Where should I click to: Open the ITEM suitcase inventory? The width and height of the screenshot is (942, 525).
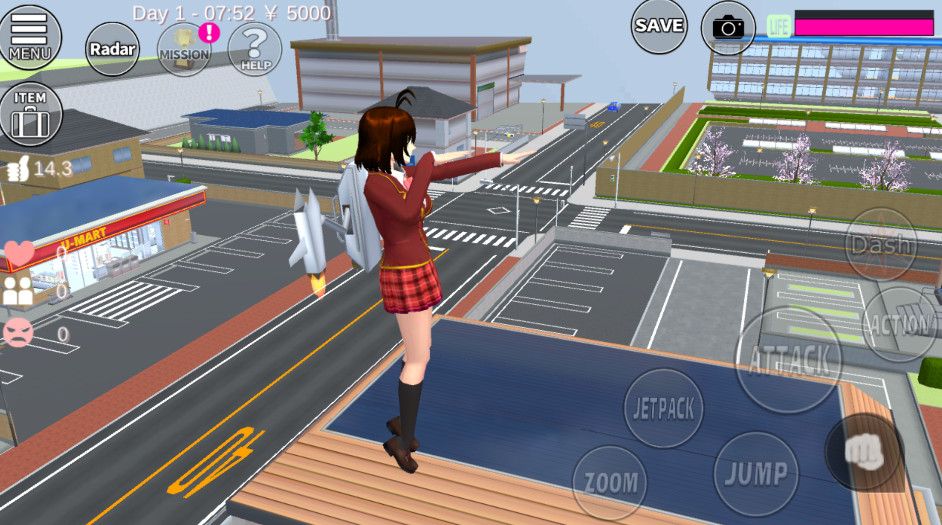(31, 114)
